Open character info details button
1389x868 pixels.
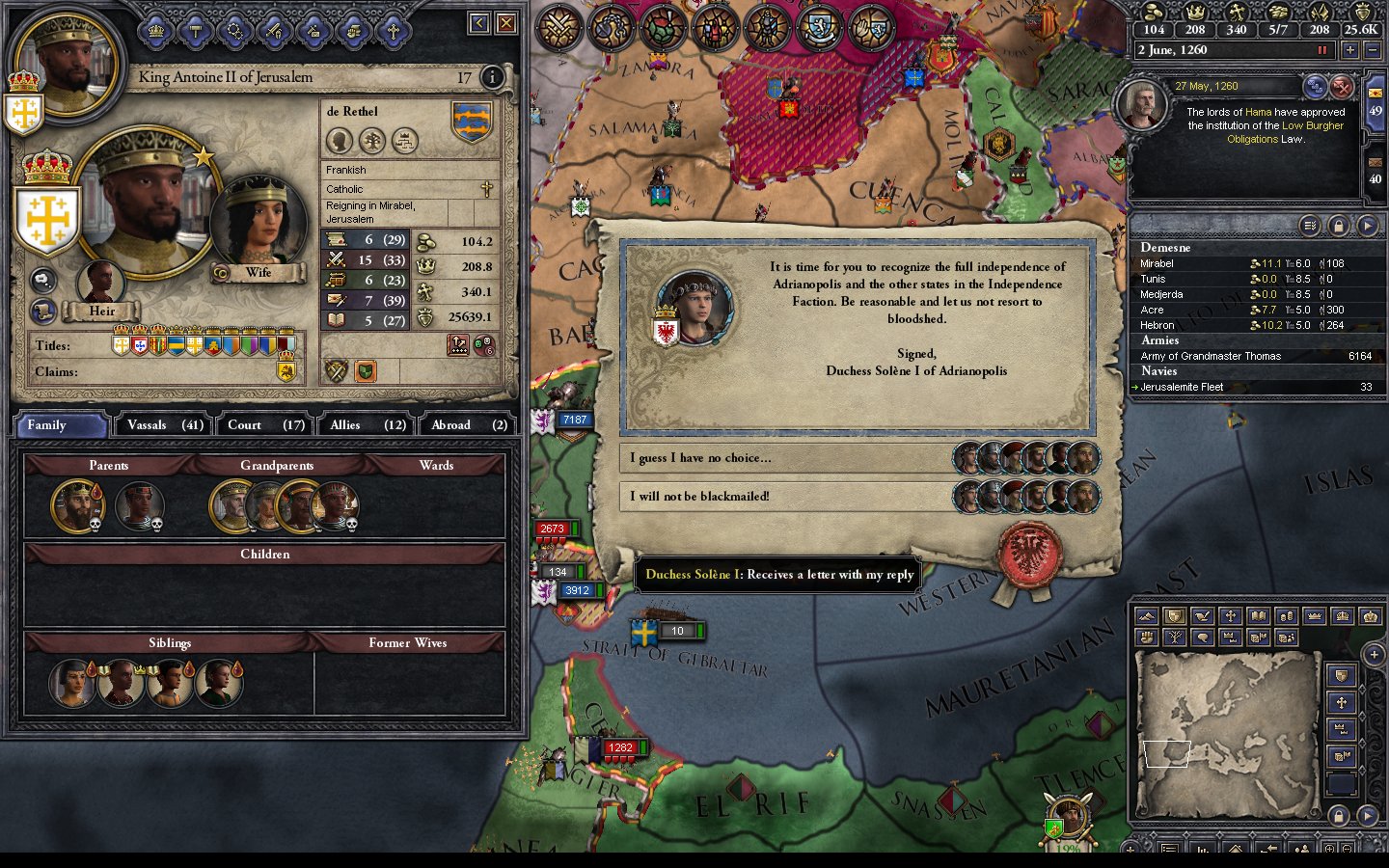point(492,77)
